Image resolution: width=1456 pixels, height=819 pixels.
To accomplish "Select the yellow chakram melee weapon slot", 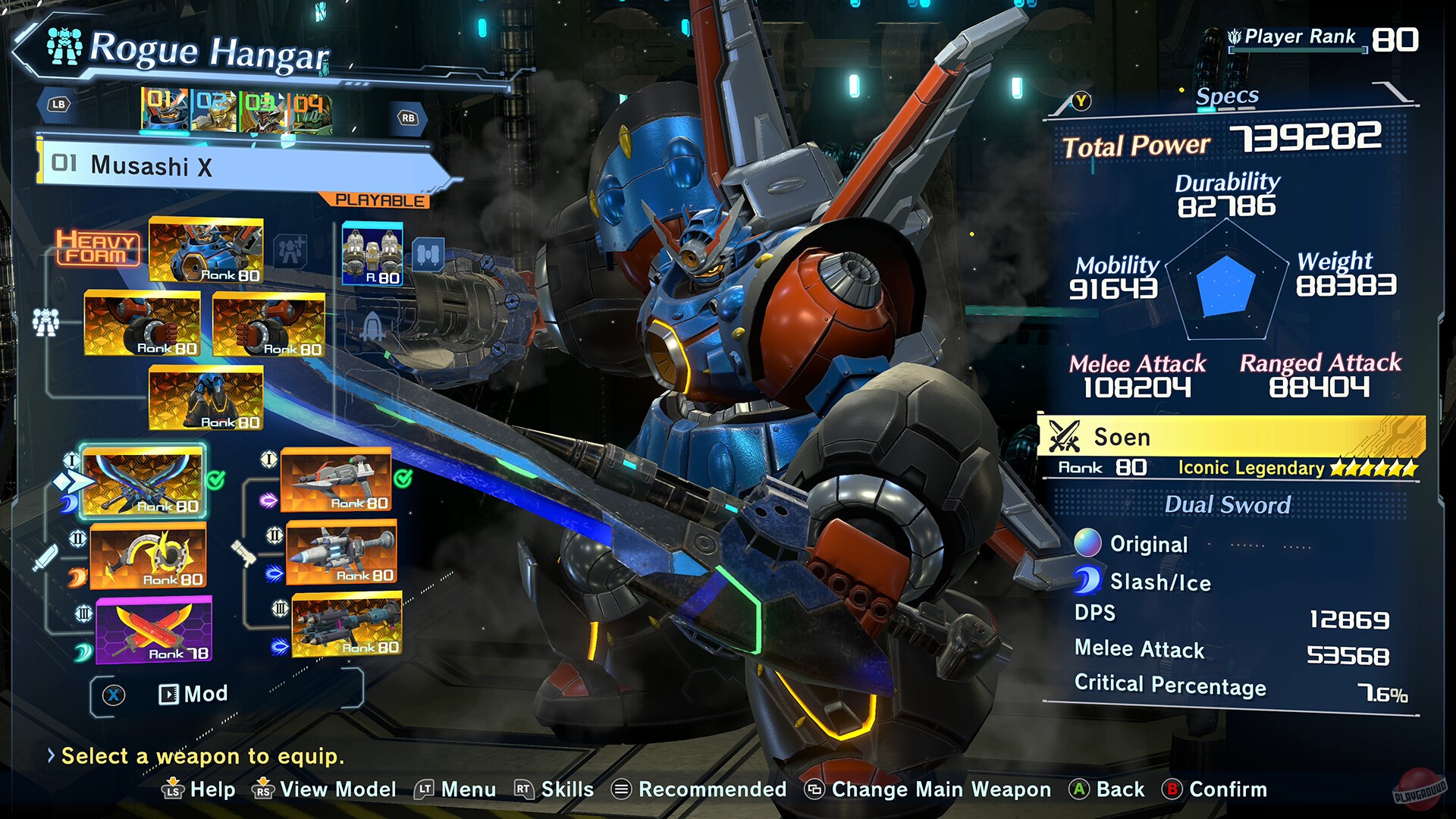I will tap(149, 556).
